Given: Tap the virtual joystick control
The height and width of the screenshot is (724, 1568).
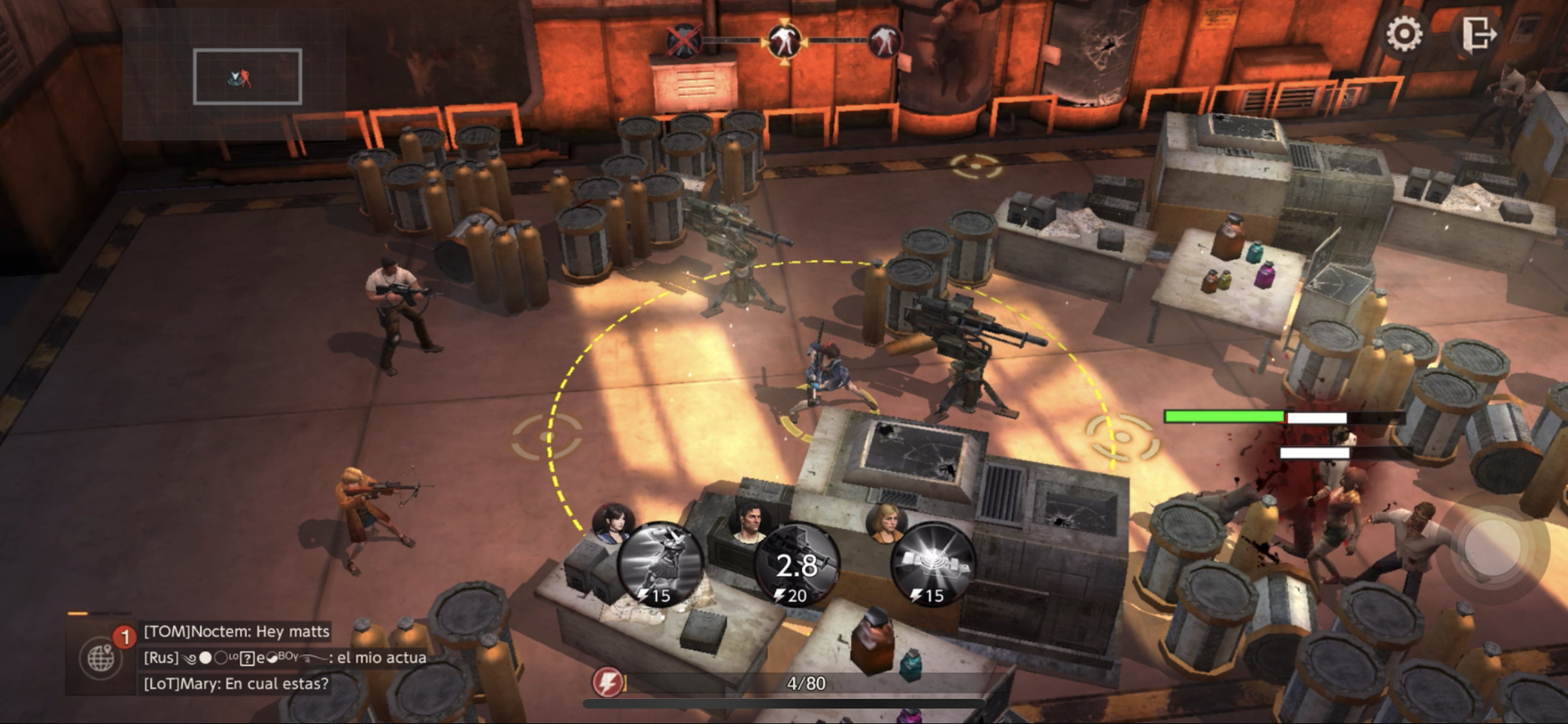Looking at the screenshot, I should (1493, 548).
